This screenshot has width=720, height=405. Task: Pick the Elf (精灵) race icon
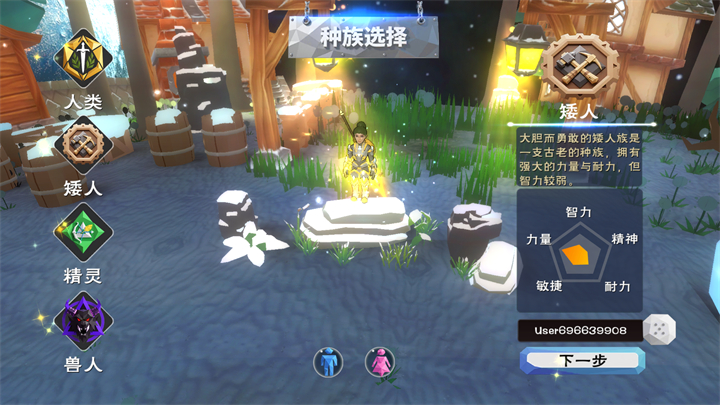click(84, 233)
